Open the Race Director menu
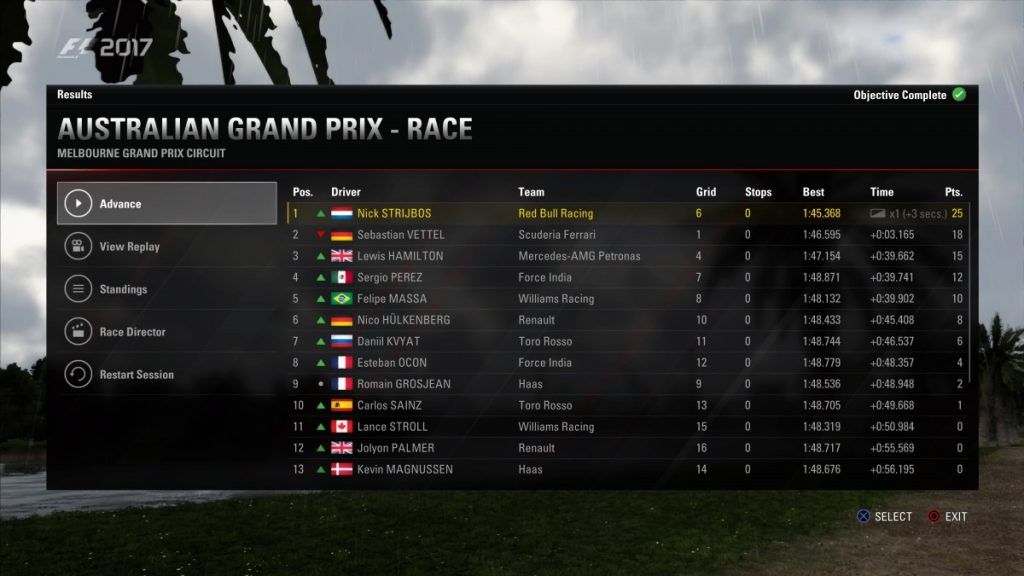 pyautogui.click(x=166, y=332)
